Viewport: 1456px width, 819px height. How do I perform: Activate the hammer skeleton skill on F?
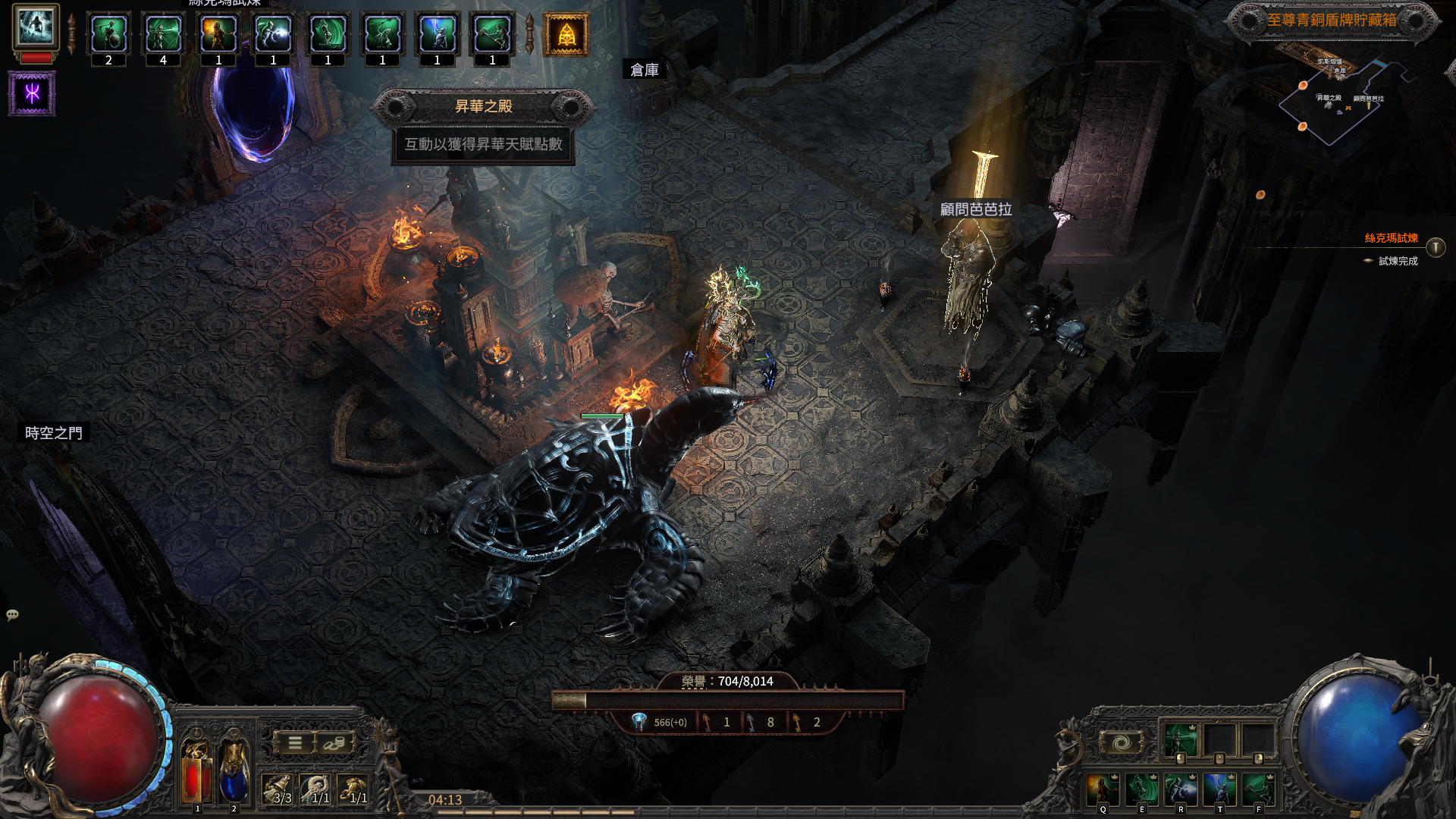[1258, 790]
